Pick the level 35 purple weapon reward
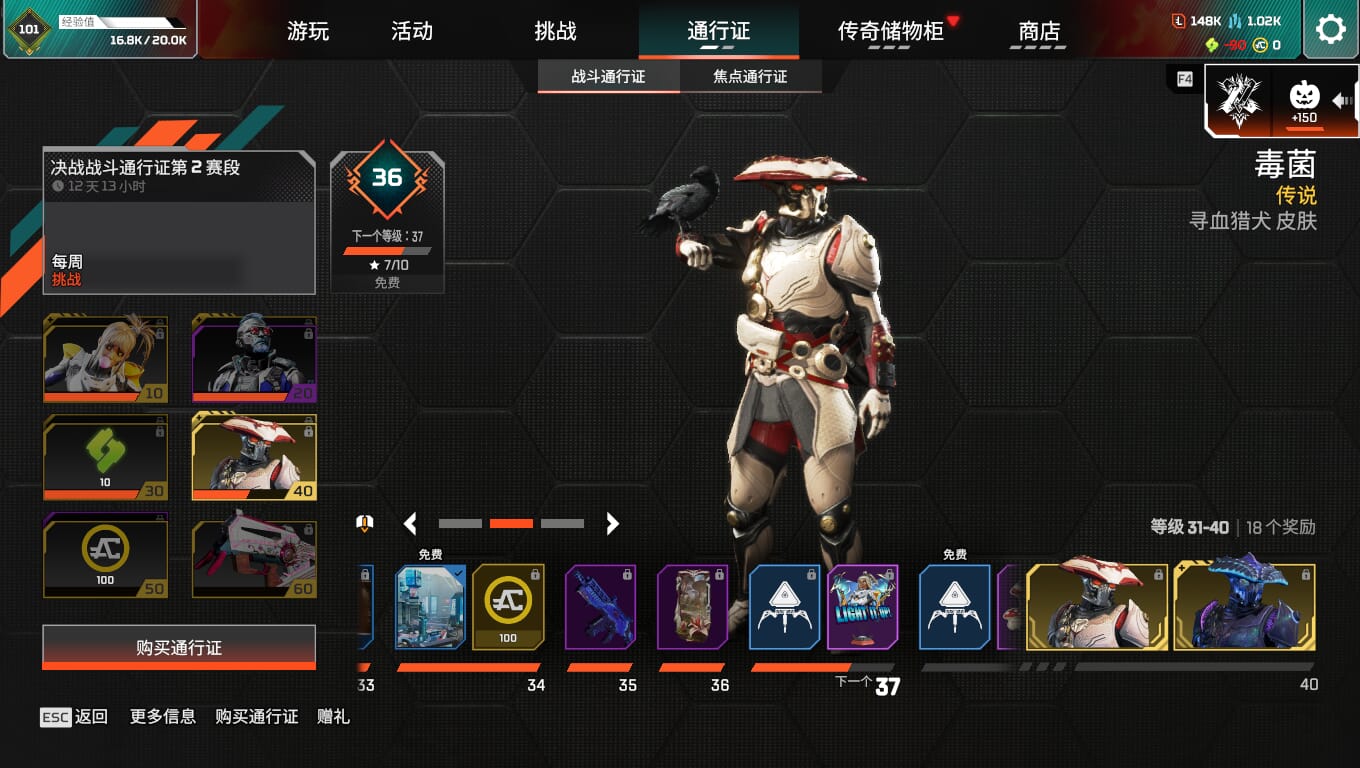Screen dimensions: 1360x768 pyautogui.click(x=600, y=606)
